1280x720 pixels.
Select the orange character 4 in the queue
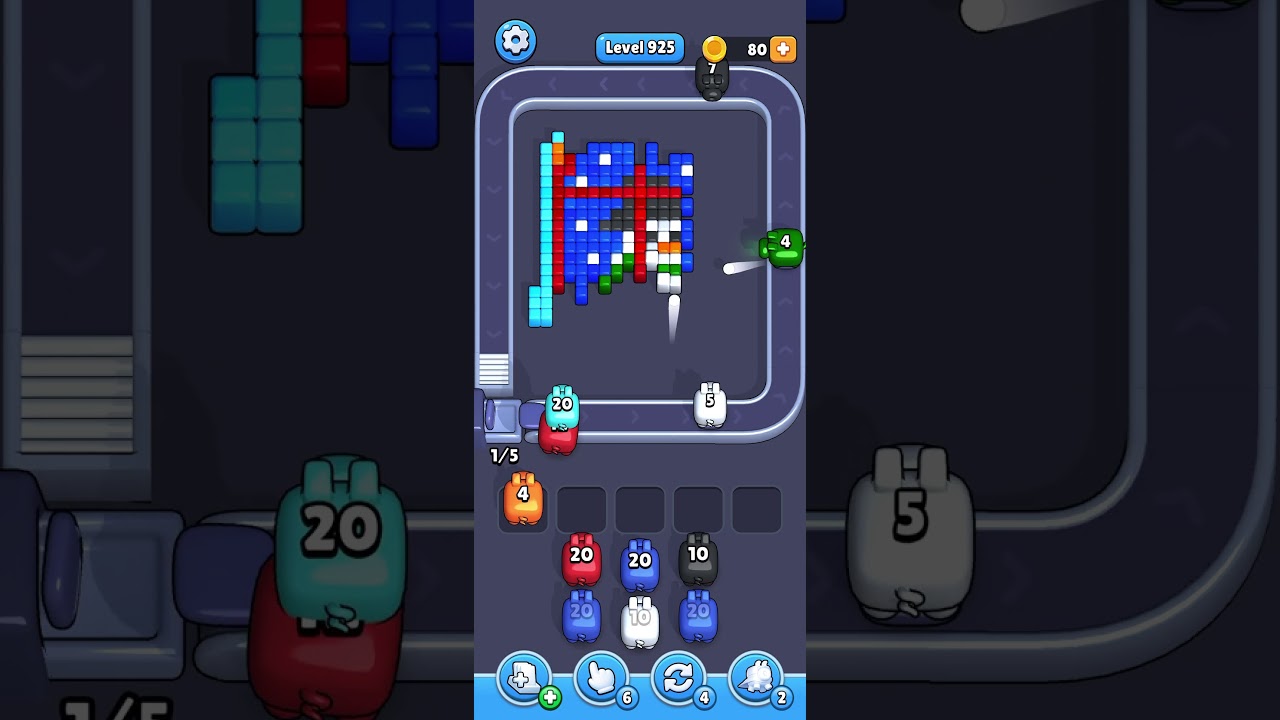point(522,500)
